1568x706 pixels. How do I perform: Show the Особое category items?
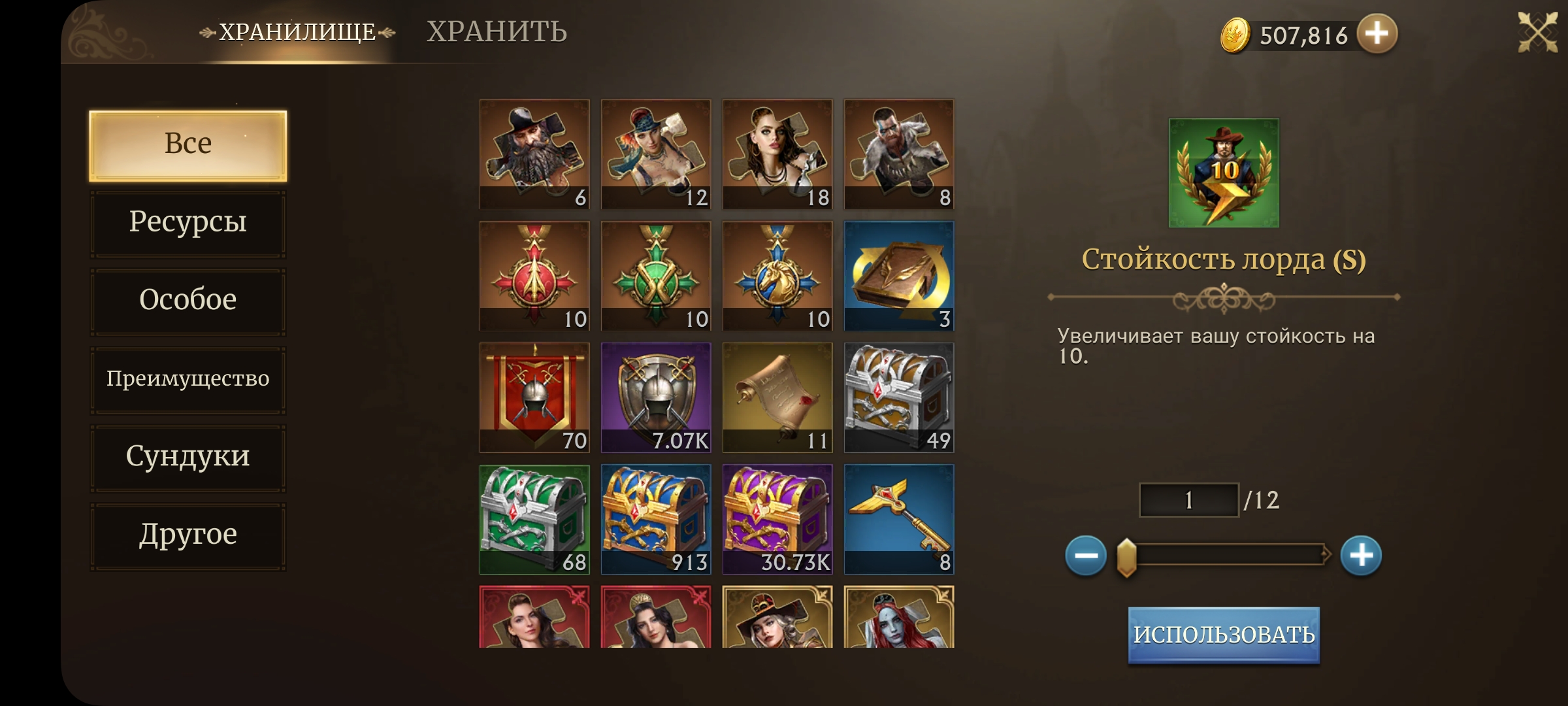pyautogui.click(x=188, y=301)
